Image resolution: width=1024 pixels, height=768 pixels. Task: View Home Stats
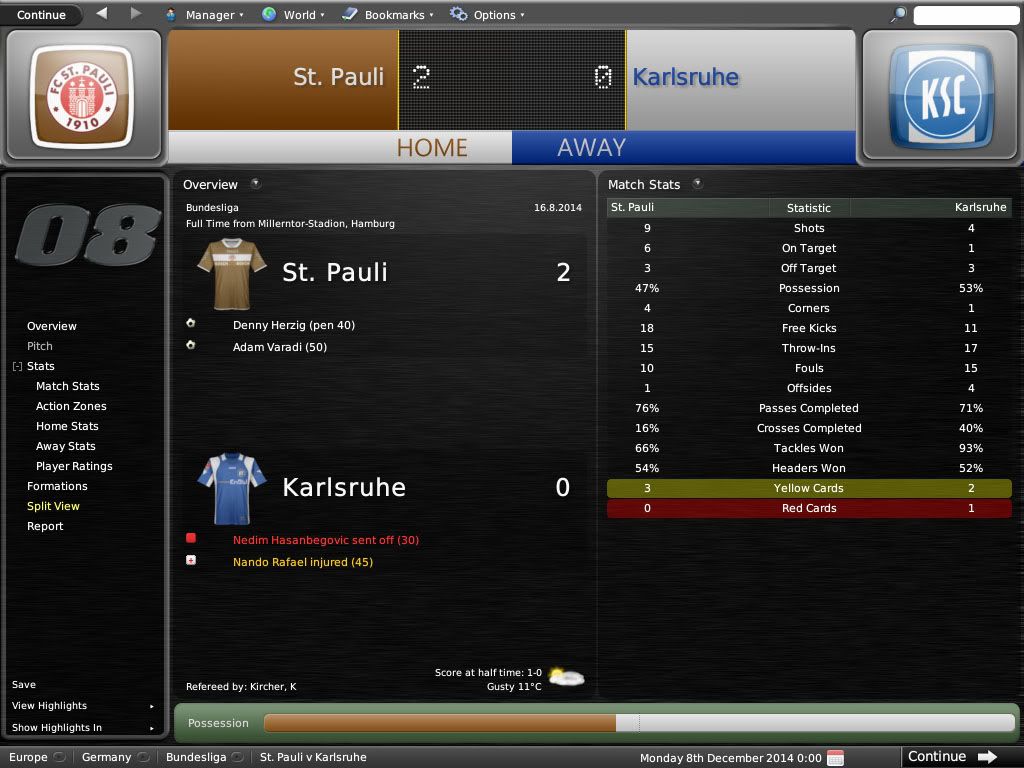(67, 426)
